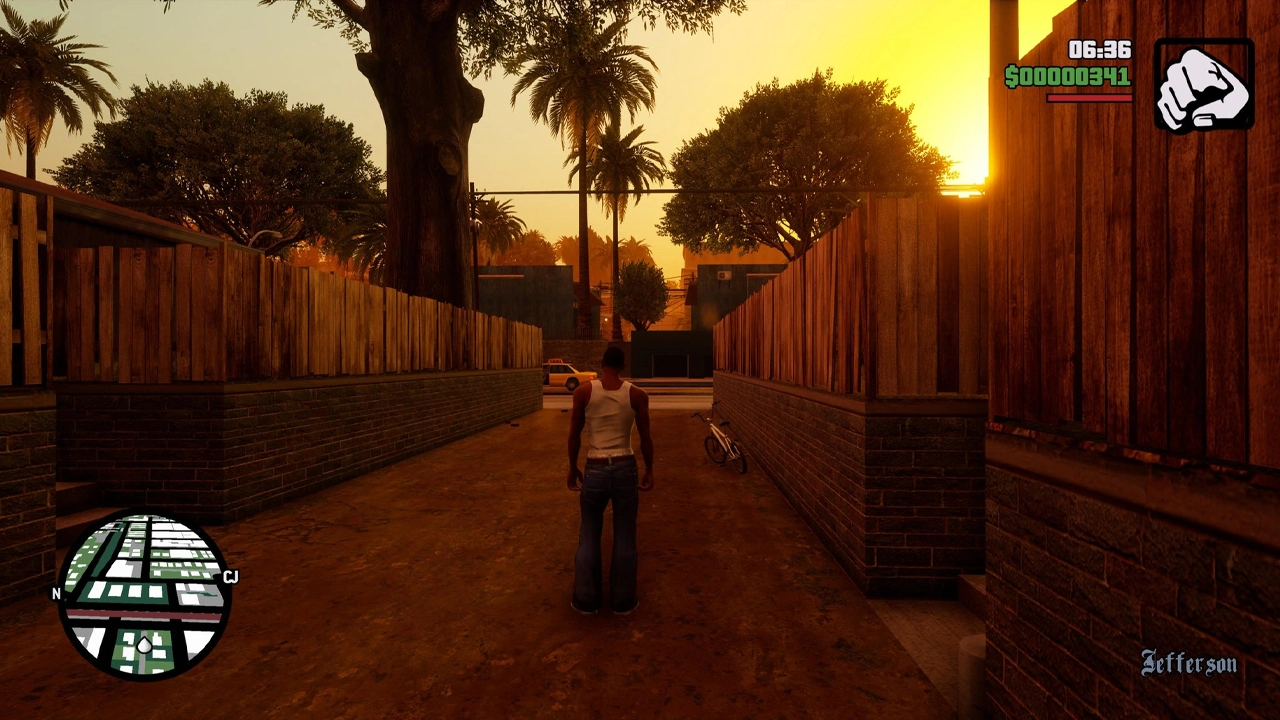Select the CJ marker on the radar

(x=231, y=576)
